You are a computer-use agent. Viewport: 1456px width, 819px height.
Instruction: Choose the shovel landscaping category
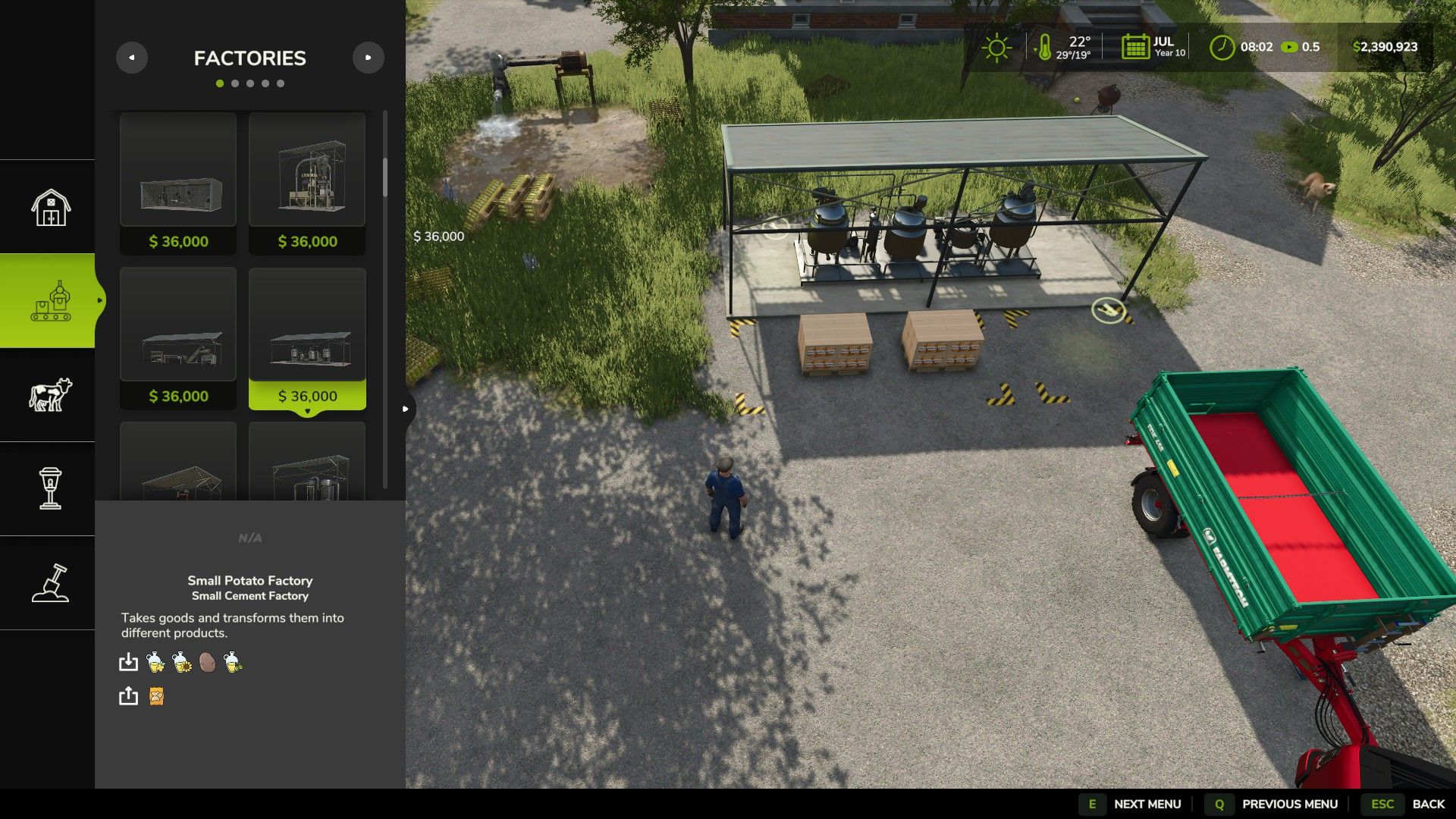[x=50, y=583]
